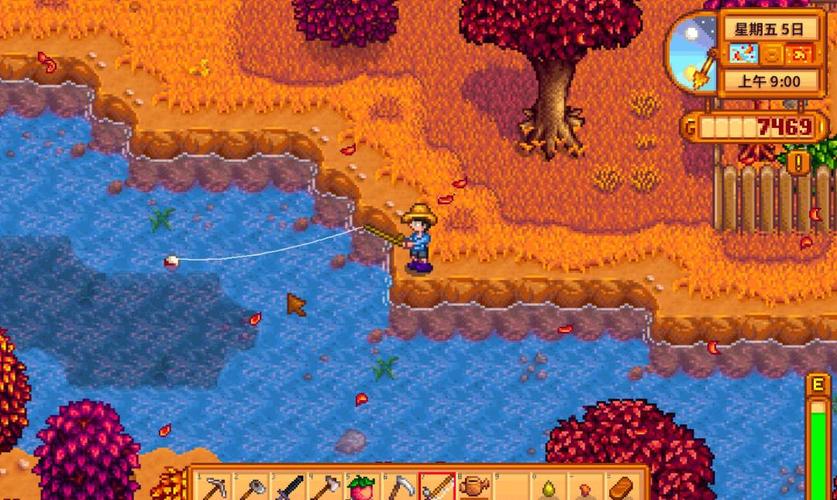The image size is (837, 500).
Task: Choose the axe tool slot
Action: point(324,488)
